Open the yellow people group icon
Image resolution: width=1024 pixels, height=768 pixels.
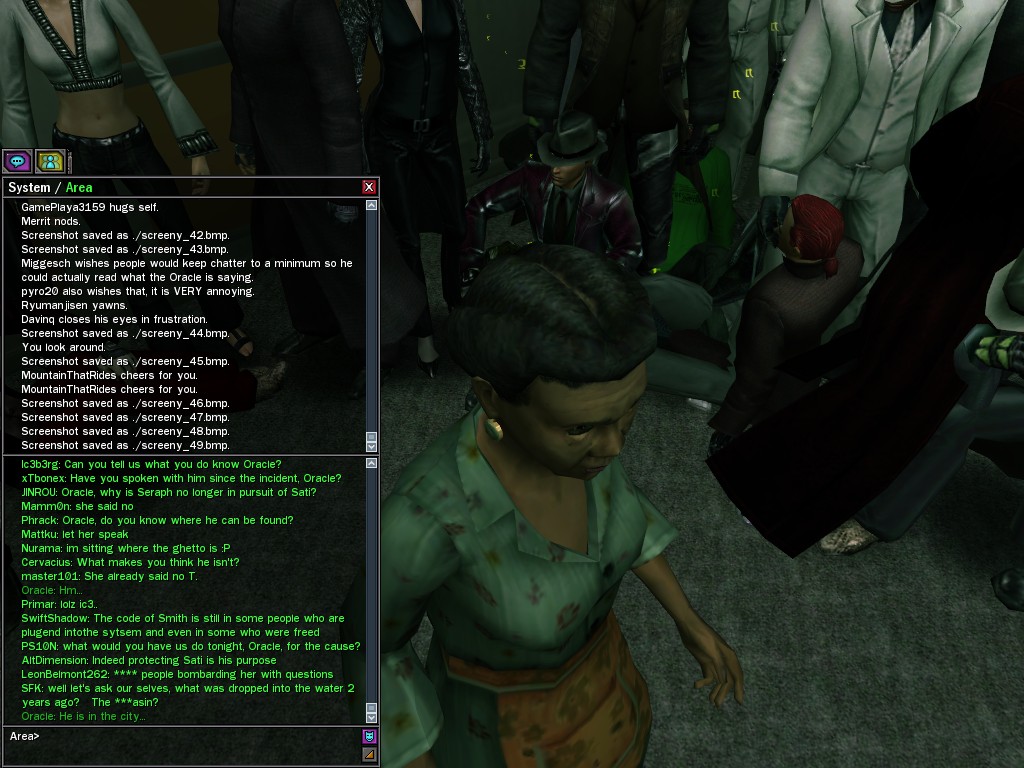(50, 160)
